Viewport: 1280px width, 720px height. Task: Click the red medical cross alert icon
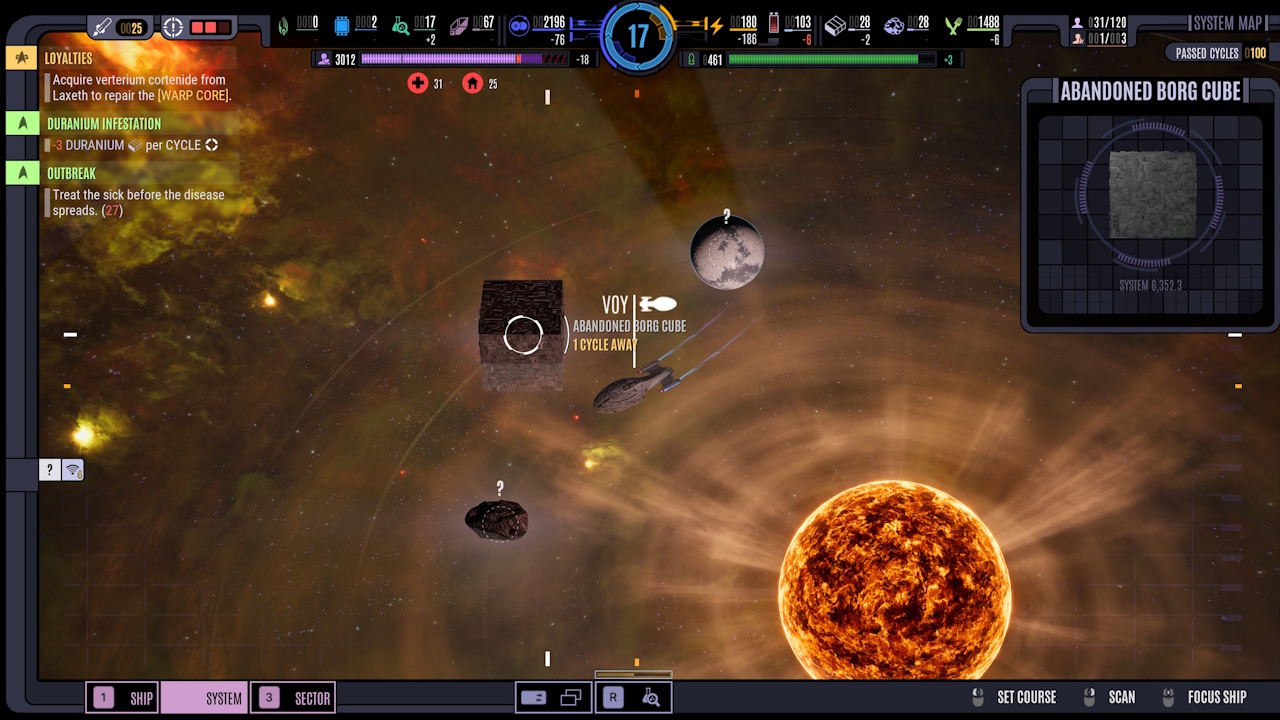pos(418,84)
